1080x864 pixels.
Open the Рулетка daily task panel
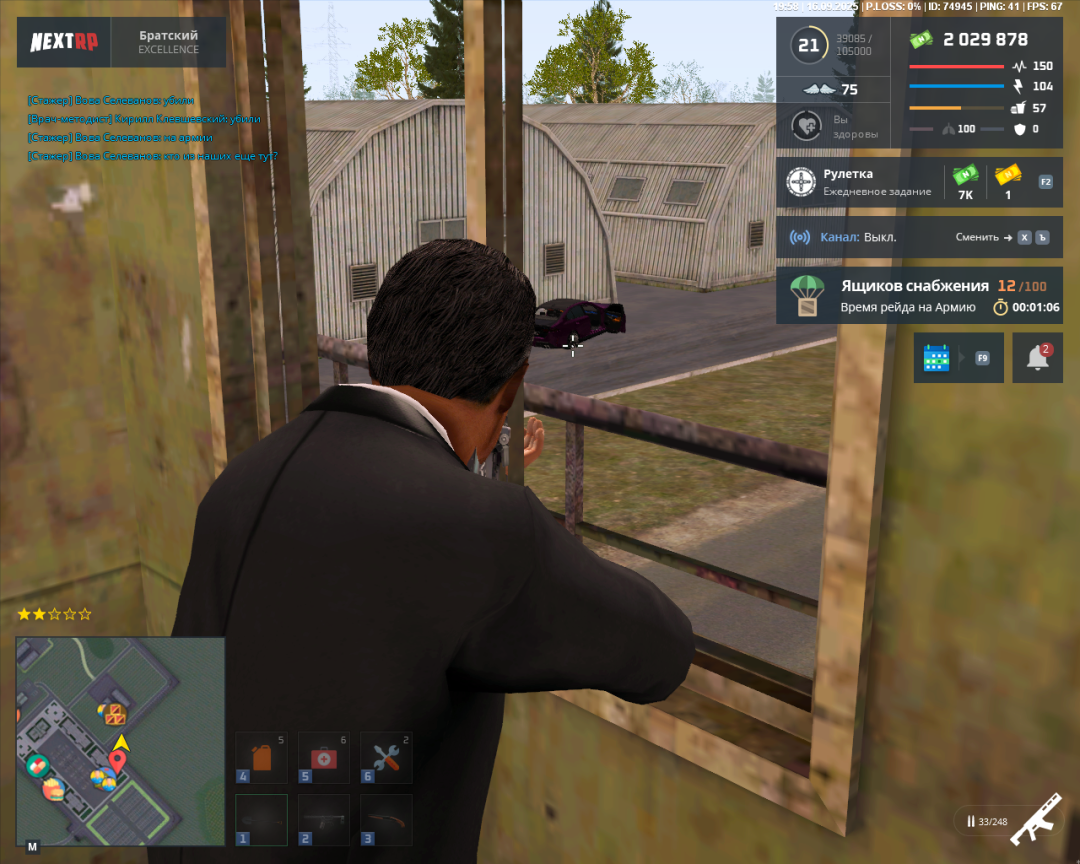coord(918,181)
